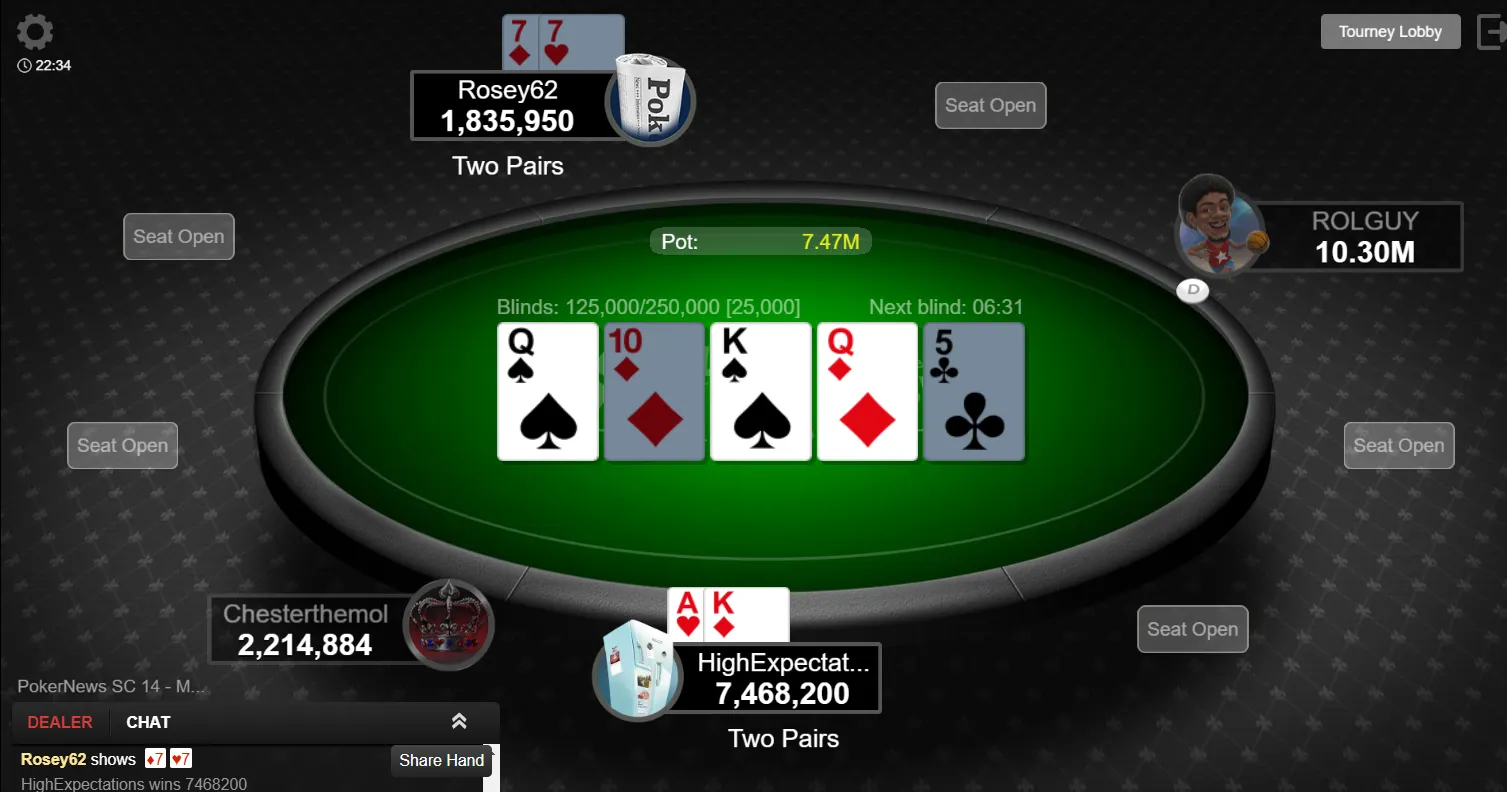Image resolution: width=1507 pixels, height=792 pixels.
Task: Switch to the DEALER tab
Action: point(60,722)
